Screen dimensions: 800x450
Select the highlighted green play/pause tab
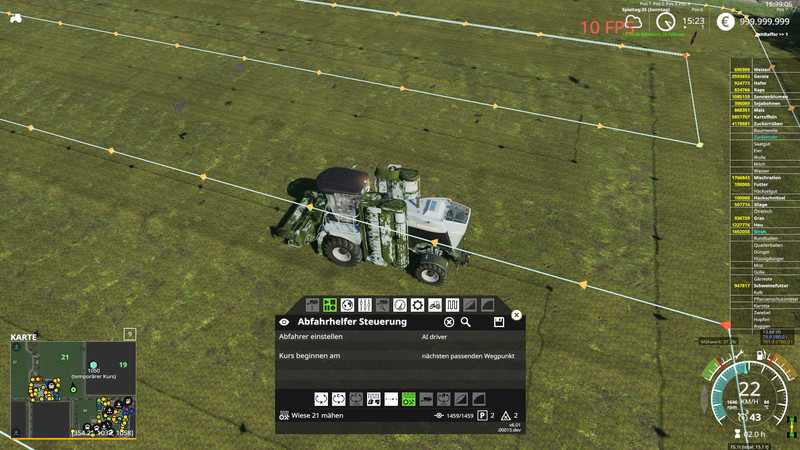pos(329,304)
